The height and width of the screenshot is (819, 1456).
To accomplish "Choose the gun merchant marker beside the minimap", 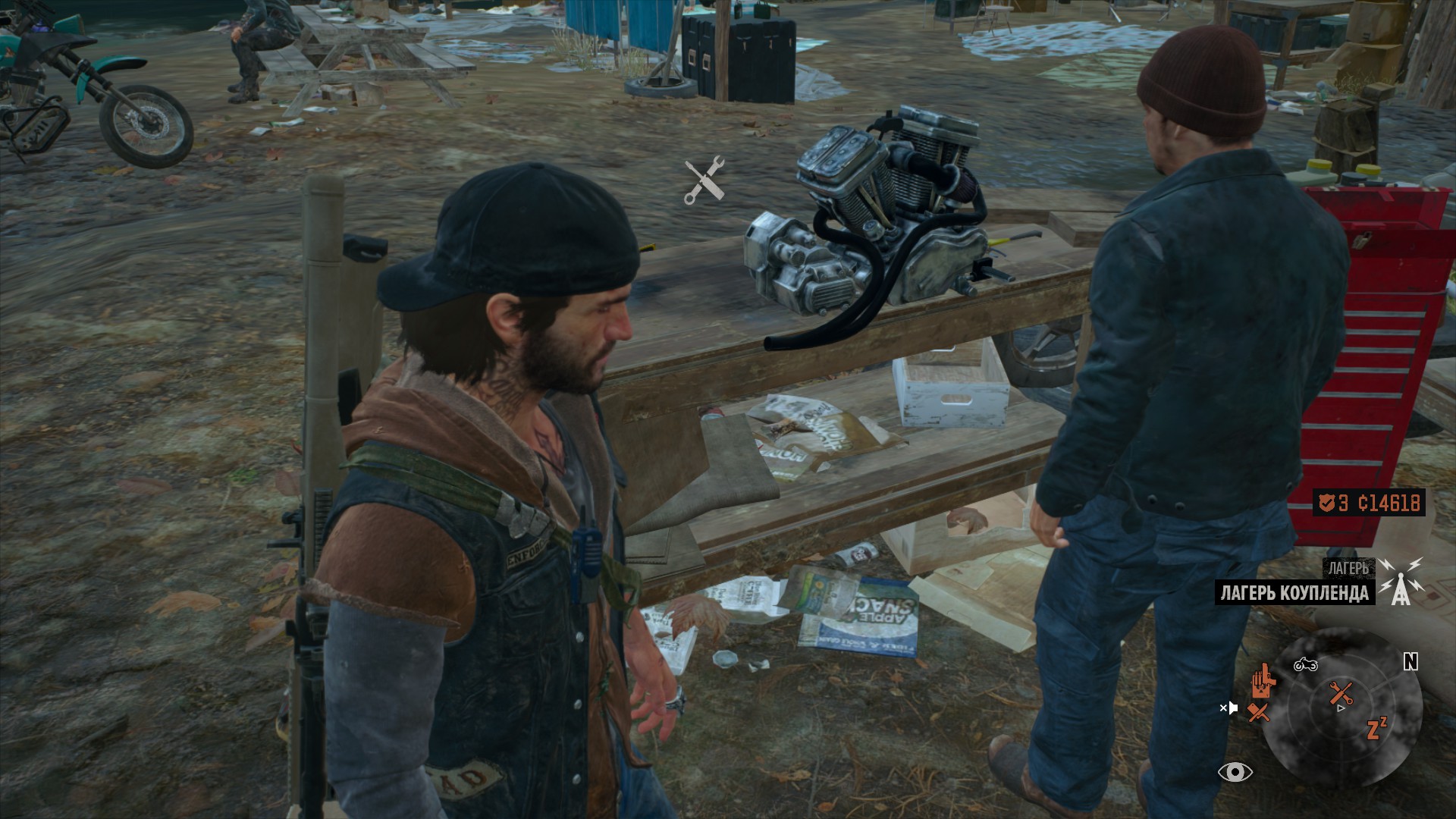I will tap(1262, 679).
